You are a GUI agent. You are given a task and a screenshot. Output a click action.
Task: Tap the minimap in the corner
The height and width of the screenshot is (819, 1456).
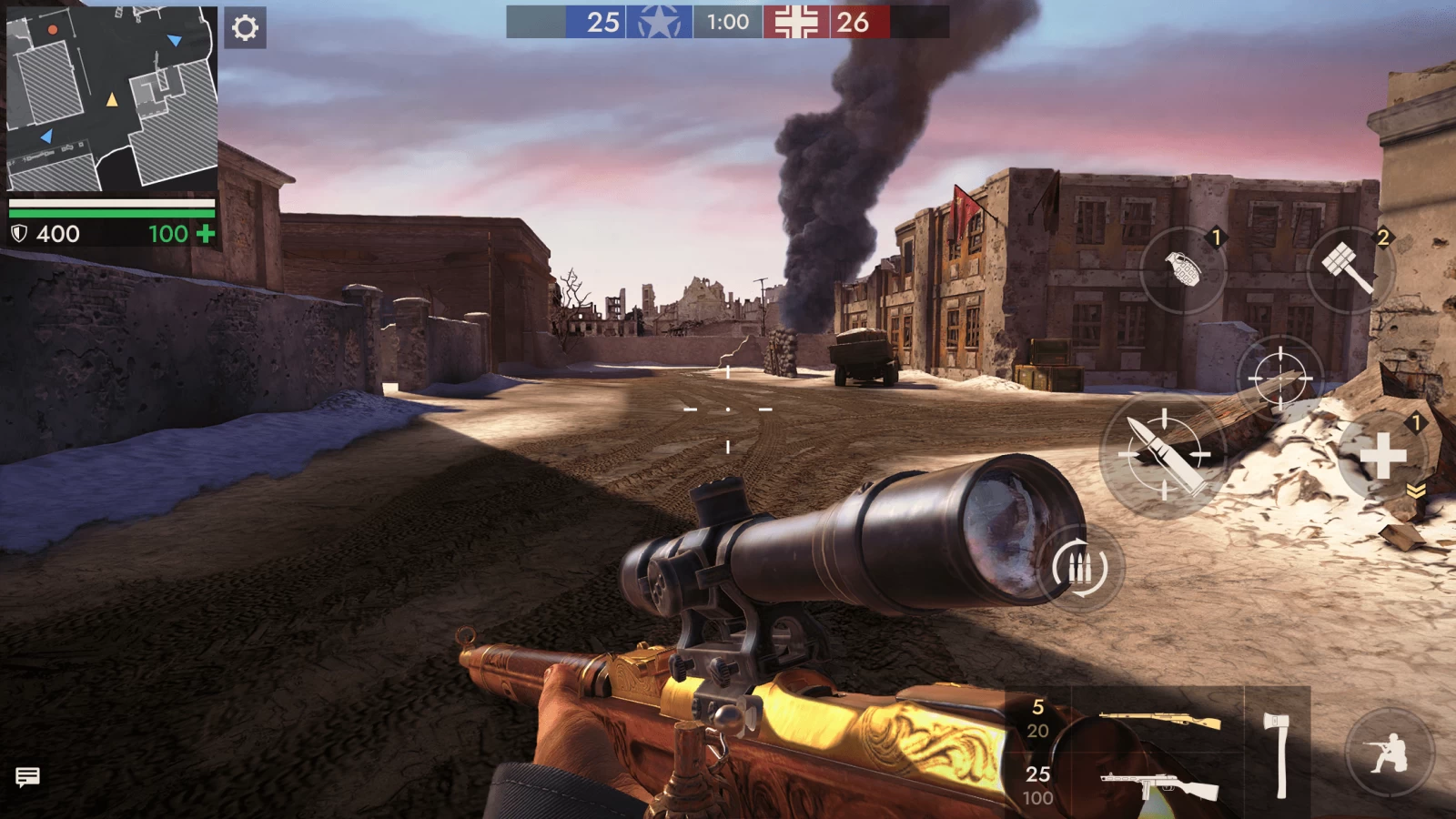pyautogui.click(x=111, y=98)
